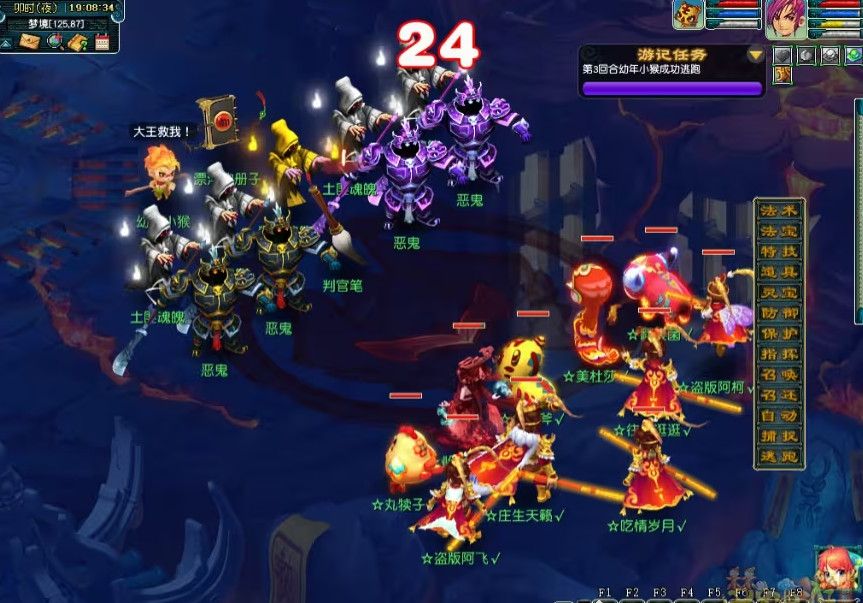Collapse the 游记任务 quest tracker arrow

pos(756,55)
